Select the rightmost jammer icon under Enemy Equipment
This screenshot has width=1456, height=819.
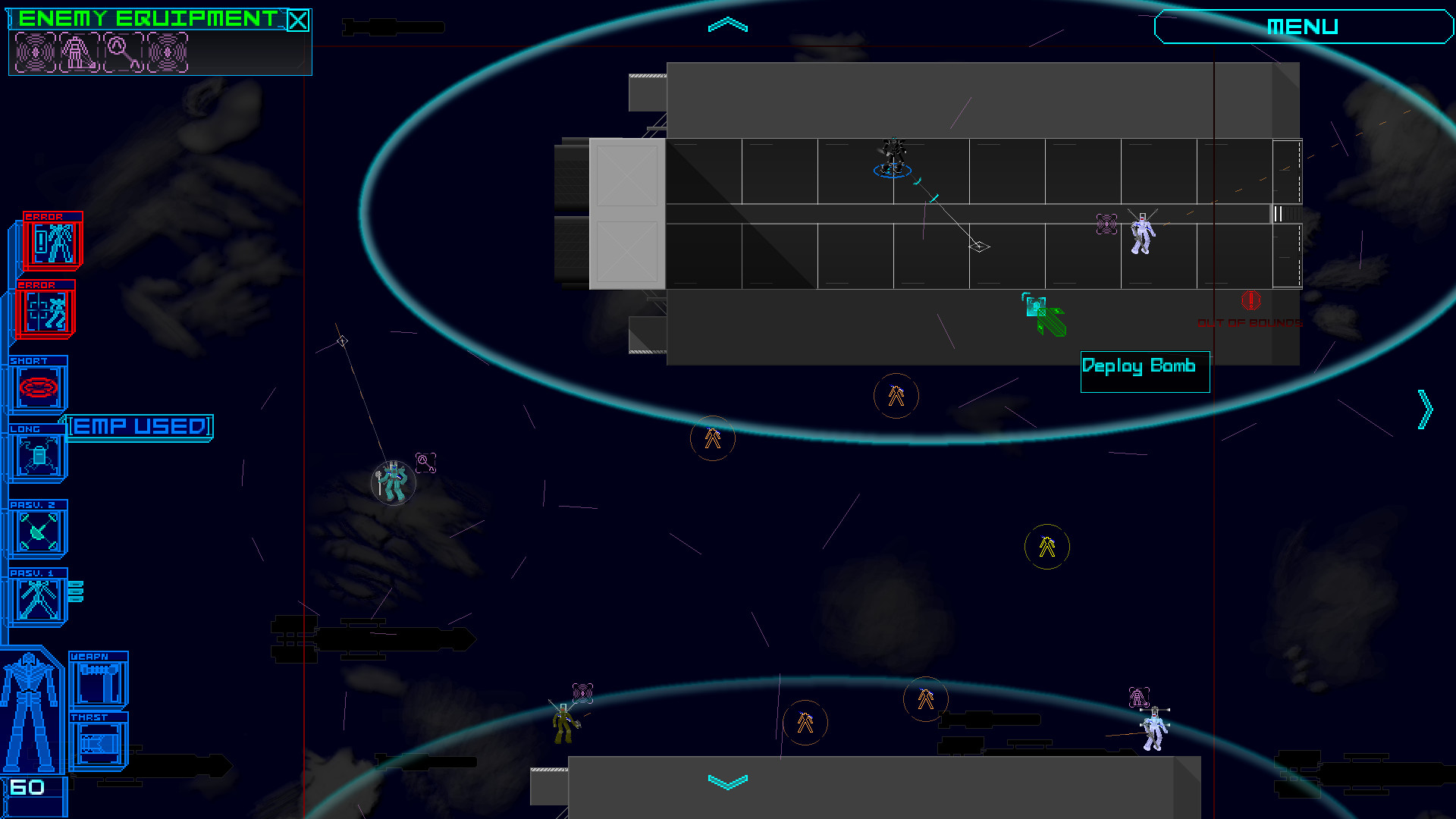pos(166,55)
